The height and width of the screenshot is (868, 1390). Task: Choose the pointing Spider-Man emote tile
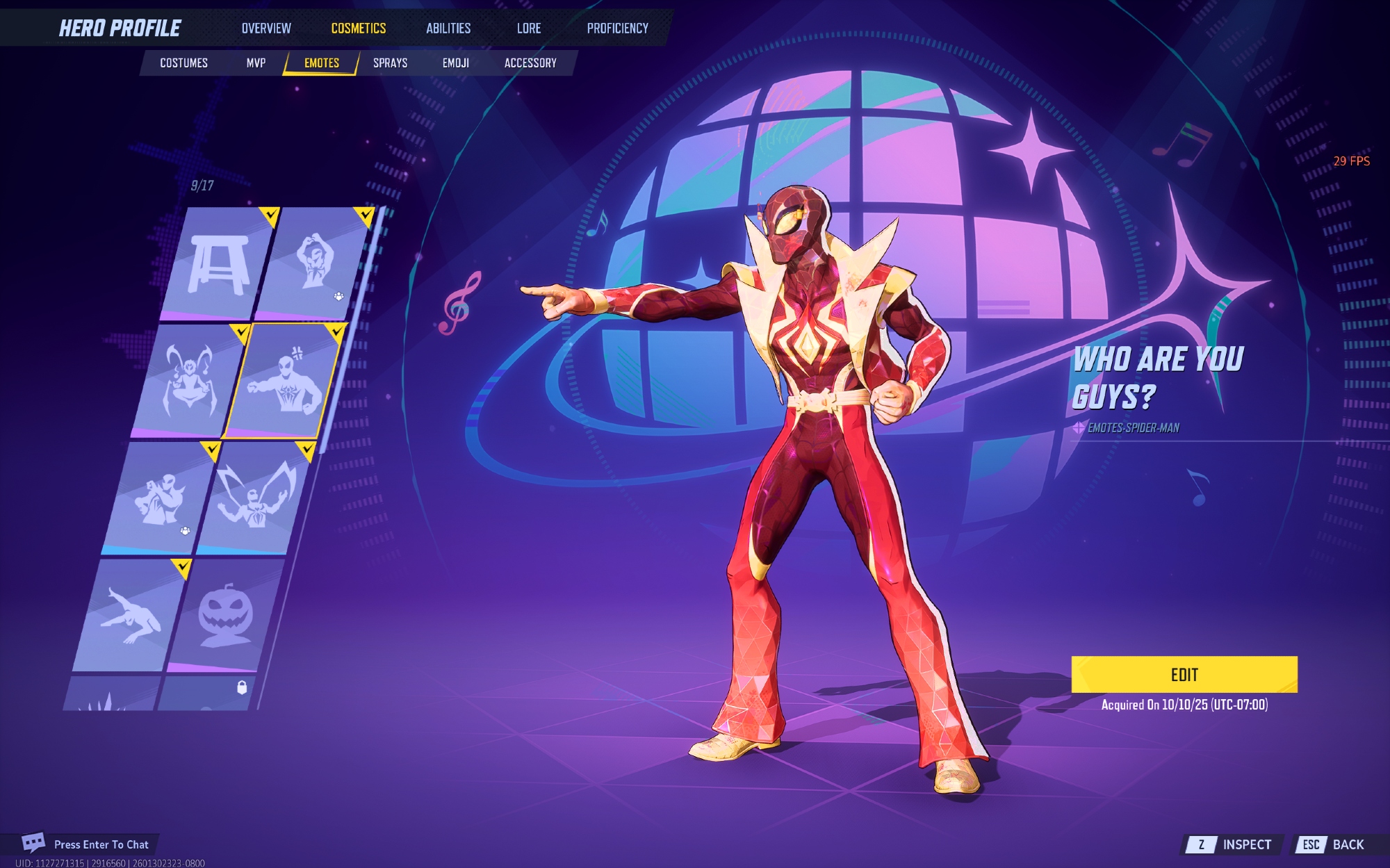[285, 382]
